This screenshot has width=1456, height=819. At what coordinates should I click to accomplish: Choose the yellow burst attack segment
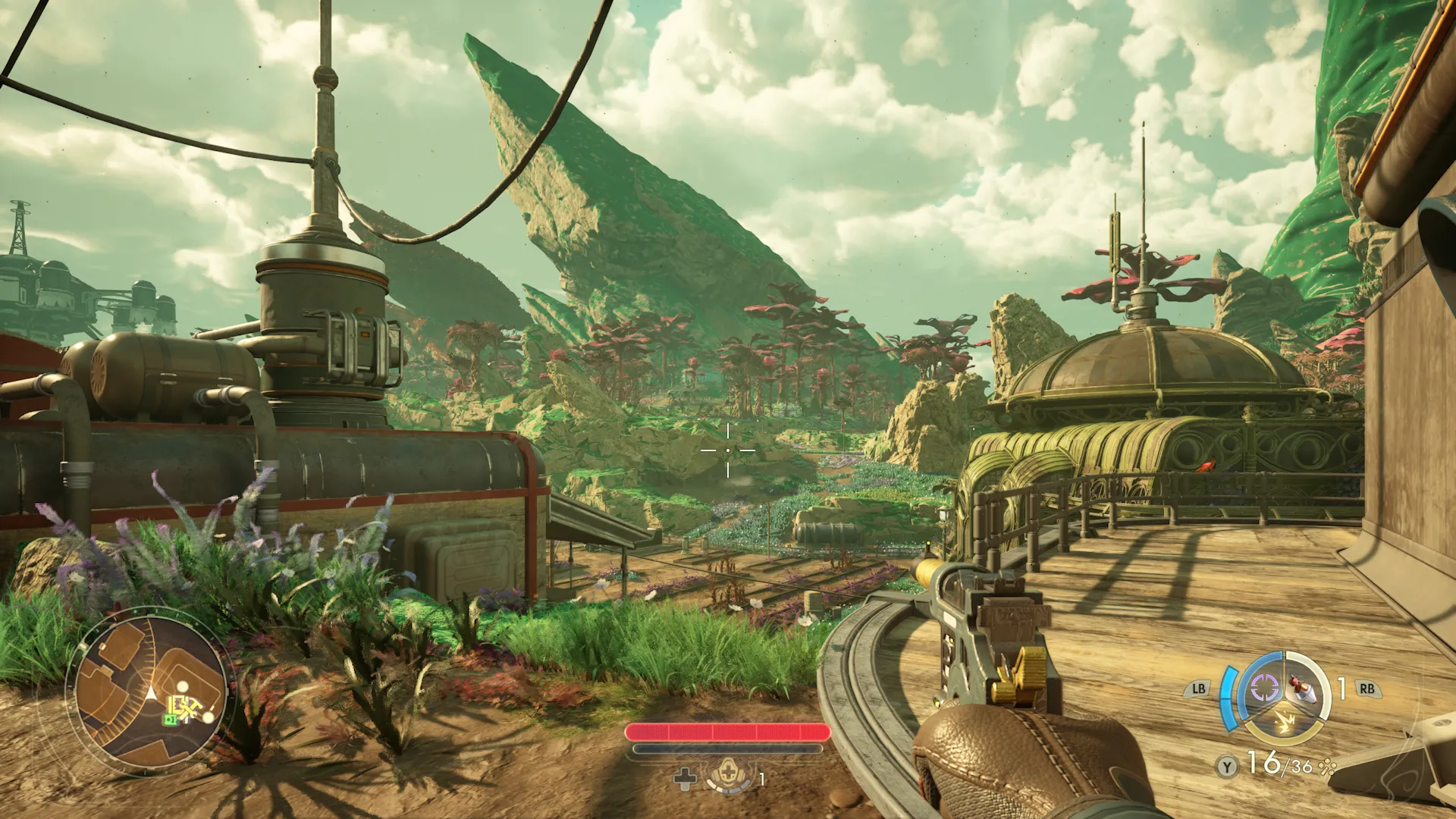click(x=1285, y=723)
